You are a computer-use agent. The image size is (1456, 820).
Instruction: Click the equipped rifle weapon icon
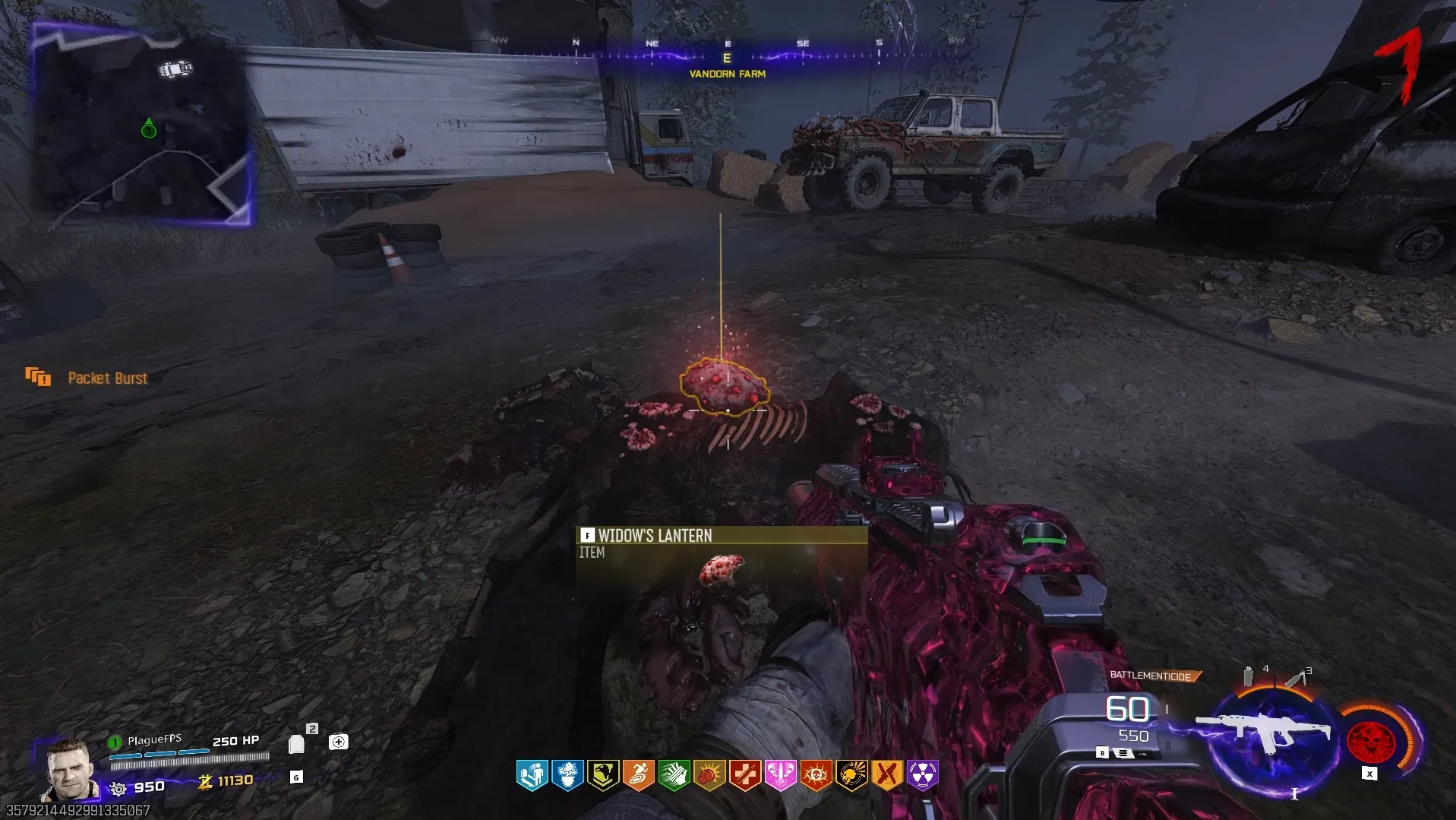click(x=1265, y=731)
